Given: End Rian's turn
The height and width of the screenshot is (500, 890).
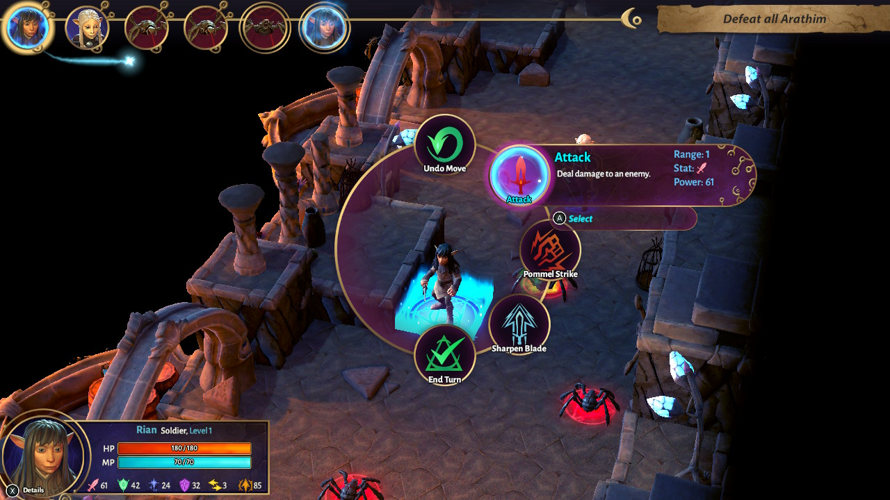Looking at the screenshot, I should [444, 355].
